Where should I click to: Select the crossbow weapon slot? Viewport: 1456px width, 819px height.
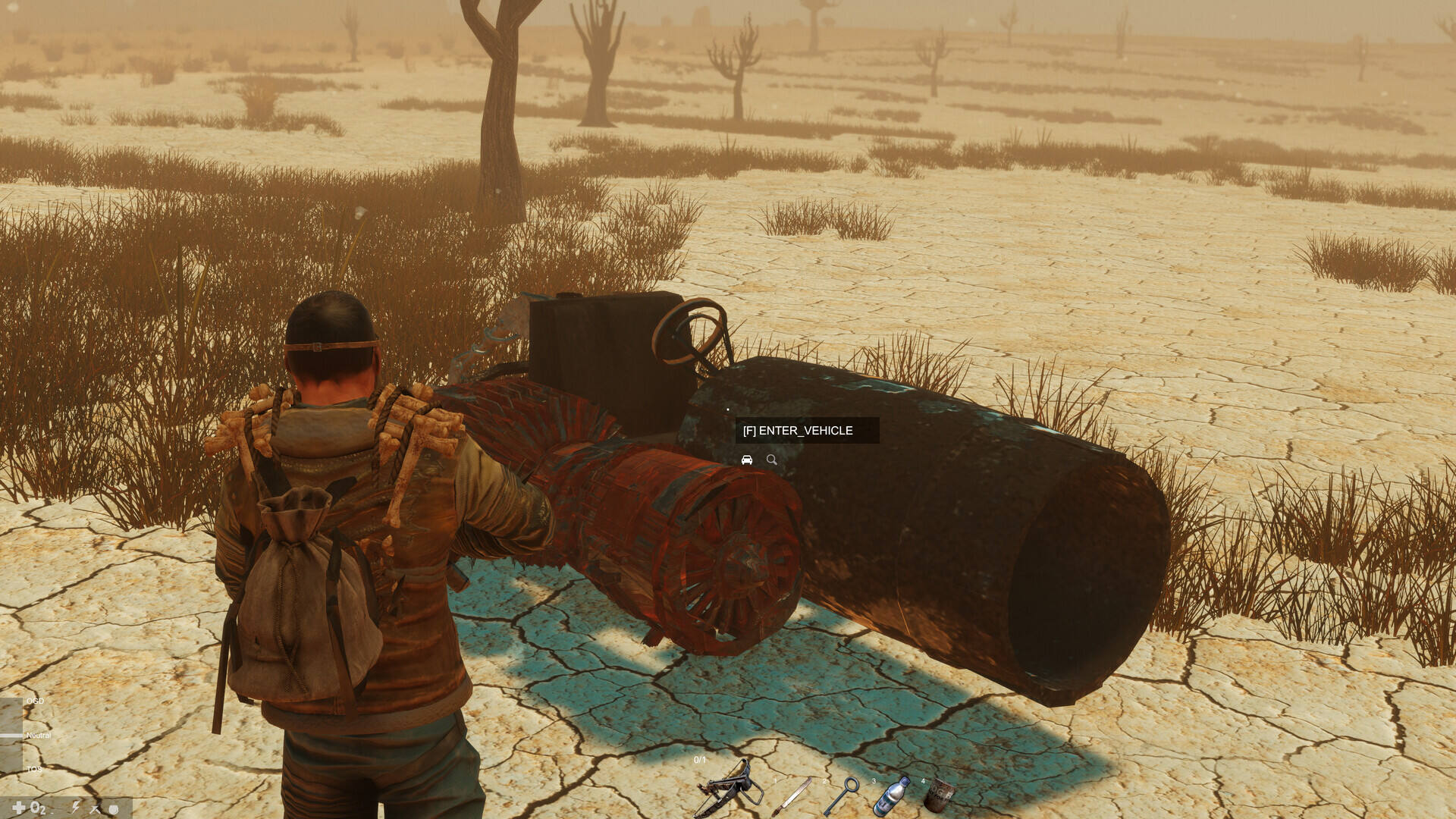730,792
